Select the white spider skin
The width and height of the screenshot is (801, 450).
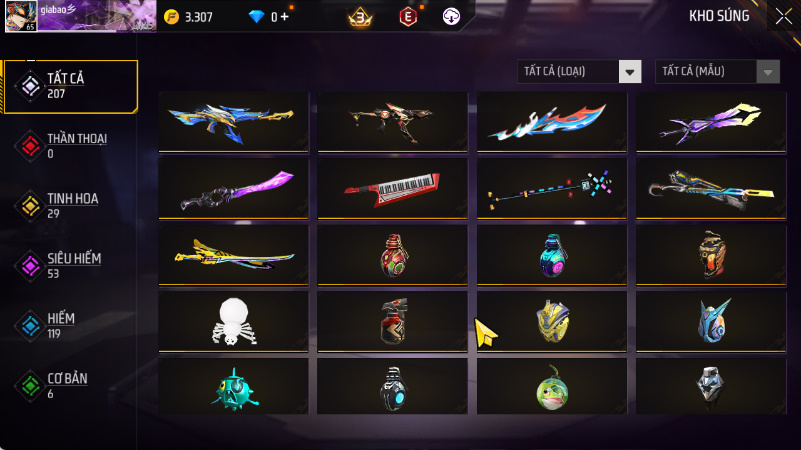point(233,320)
